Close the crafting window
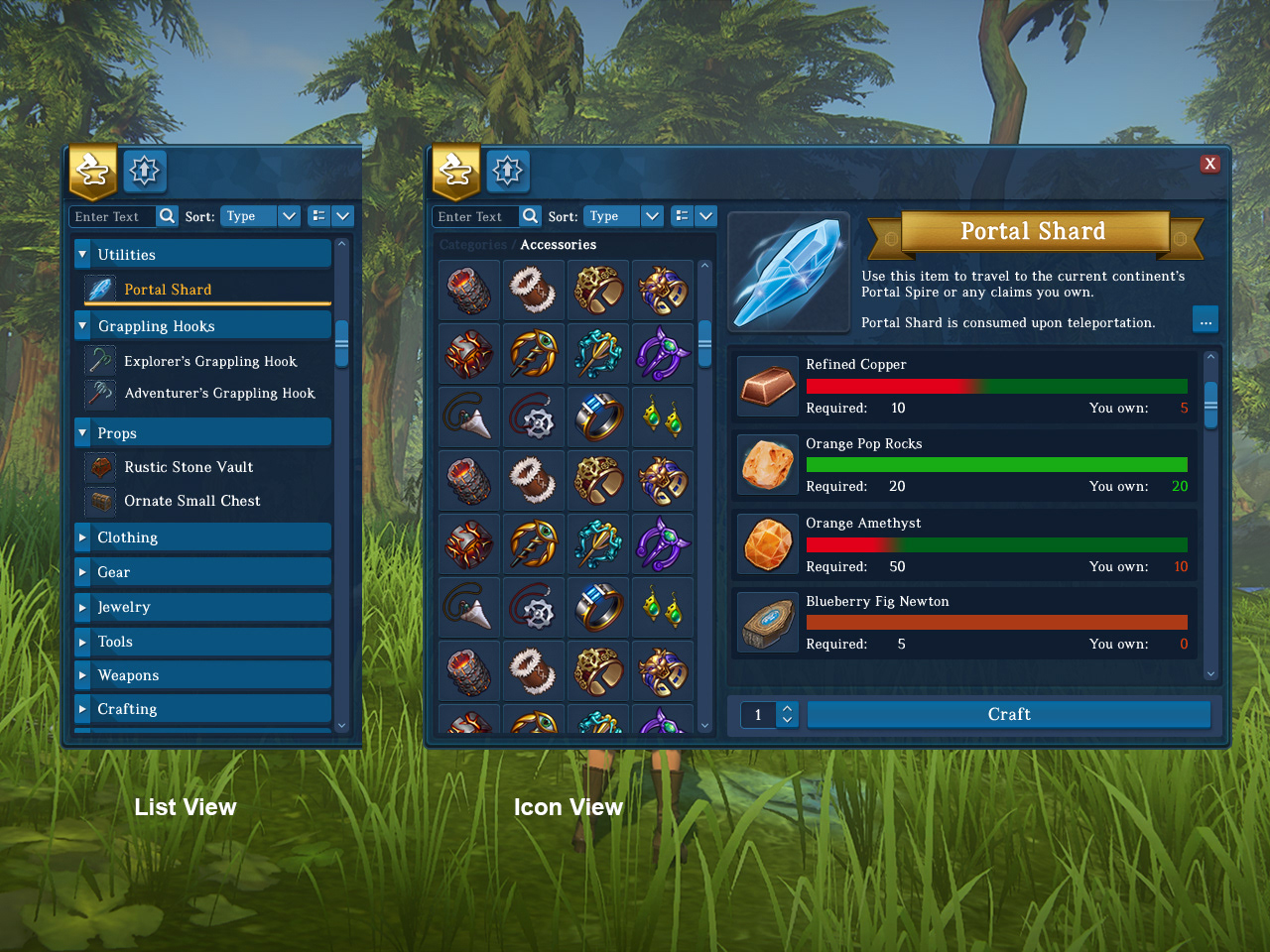Image resolution: width=1270 pixels, height=952 pixels. pos(1209,164)
